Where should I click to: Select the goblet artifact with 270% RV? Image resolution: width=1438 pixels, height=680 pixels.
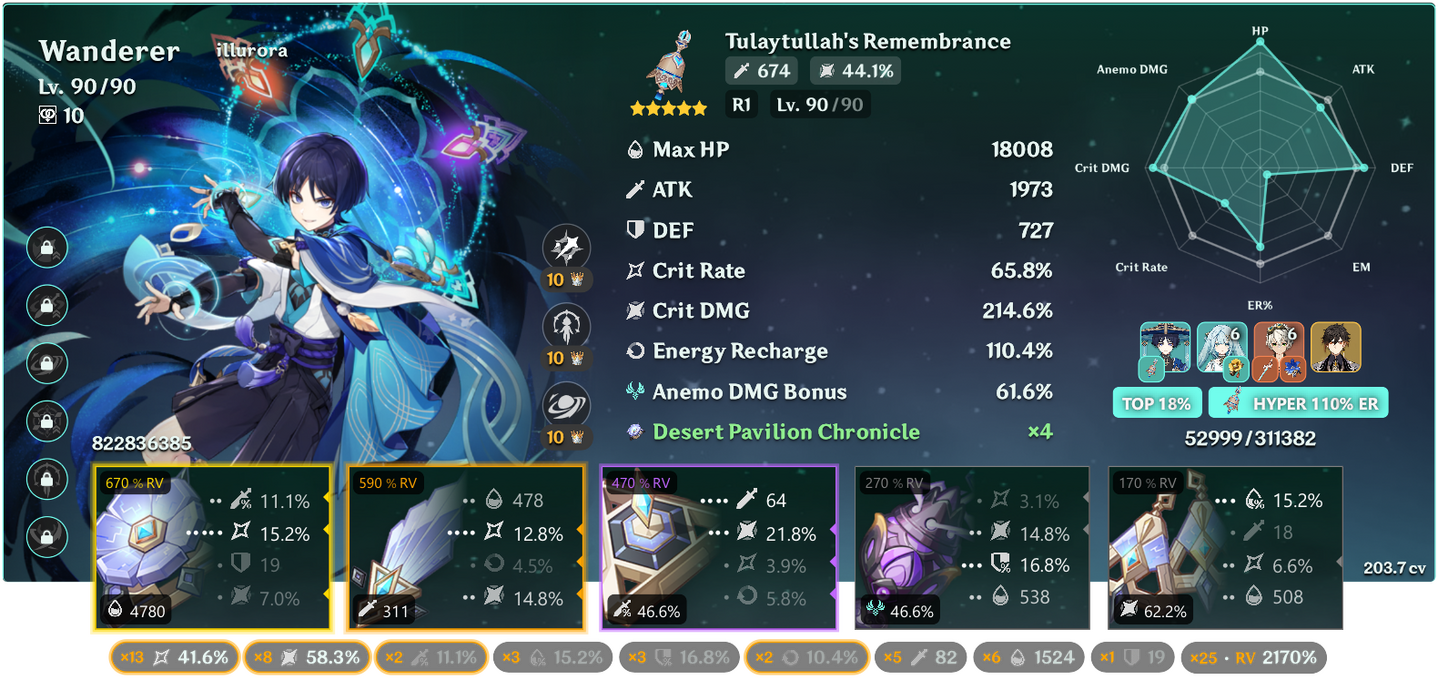971,549
